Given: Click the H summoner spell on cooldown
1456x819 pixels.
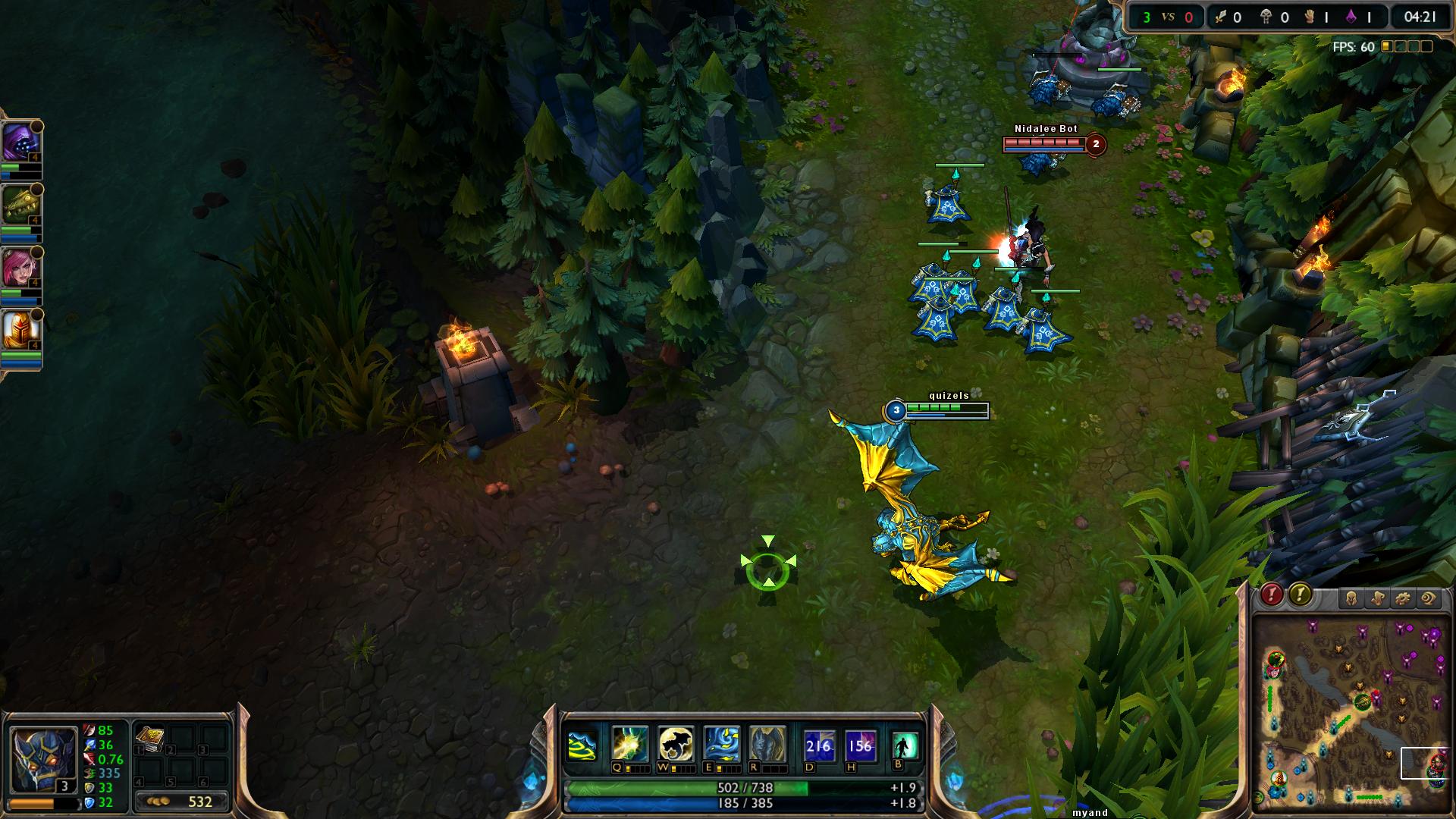Looking at the screenshot, I should point(860,745).
